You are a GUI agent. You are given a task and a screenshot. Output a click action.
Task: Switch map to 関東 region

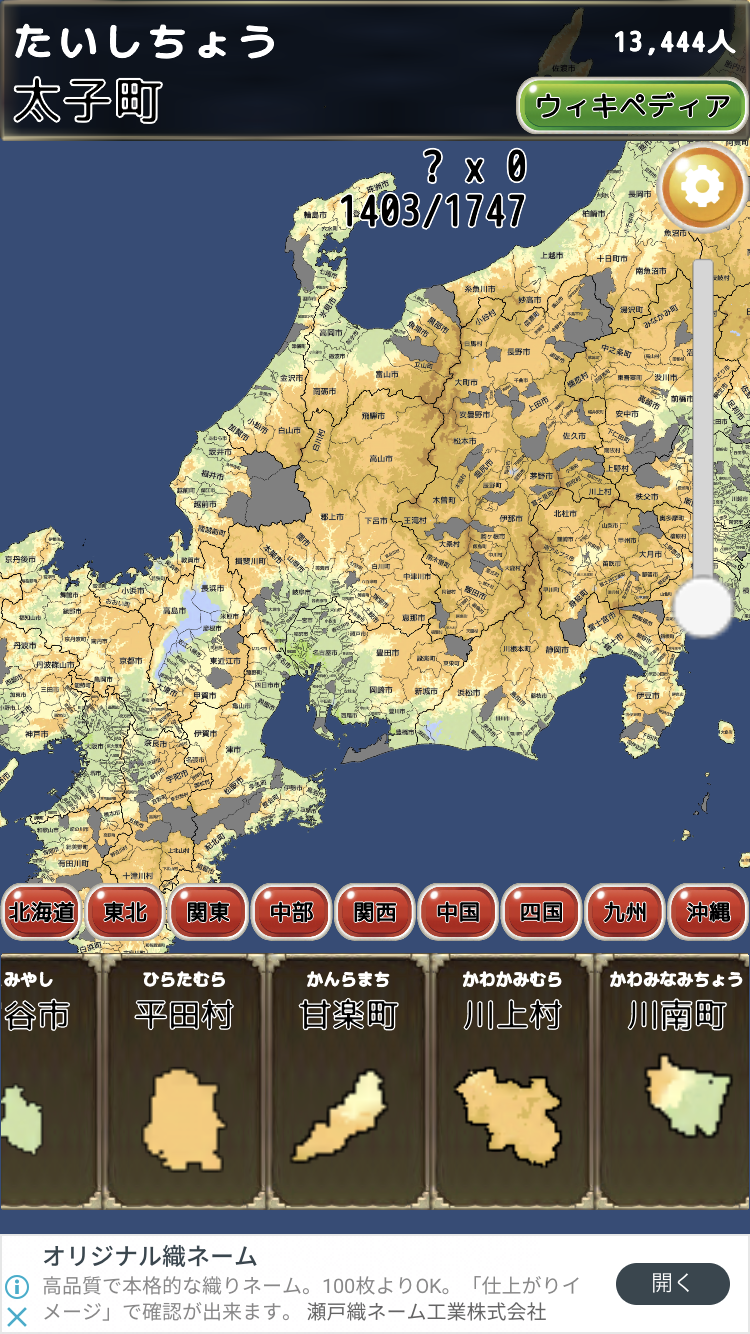pyautogui.click(x=208, y=912)
